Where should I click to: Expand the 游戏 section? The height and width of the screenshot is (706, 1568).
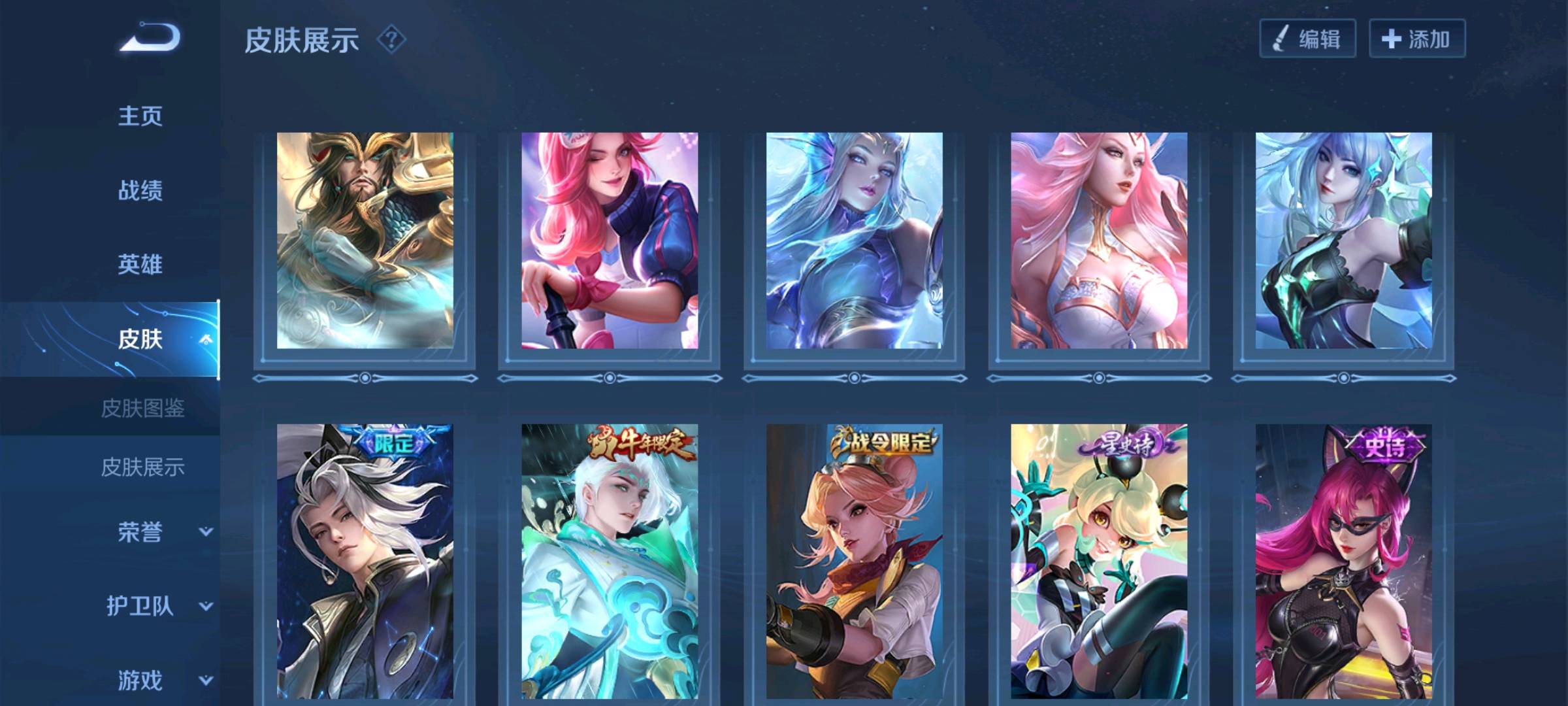(163, 681)
